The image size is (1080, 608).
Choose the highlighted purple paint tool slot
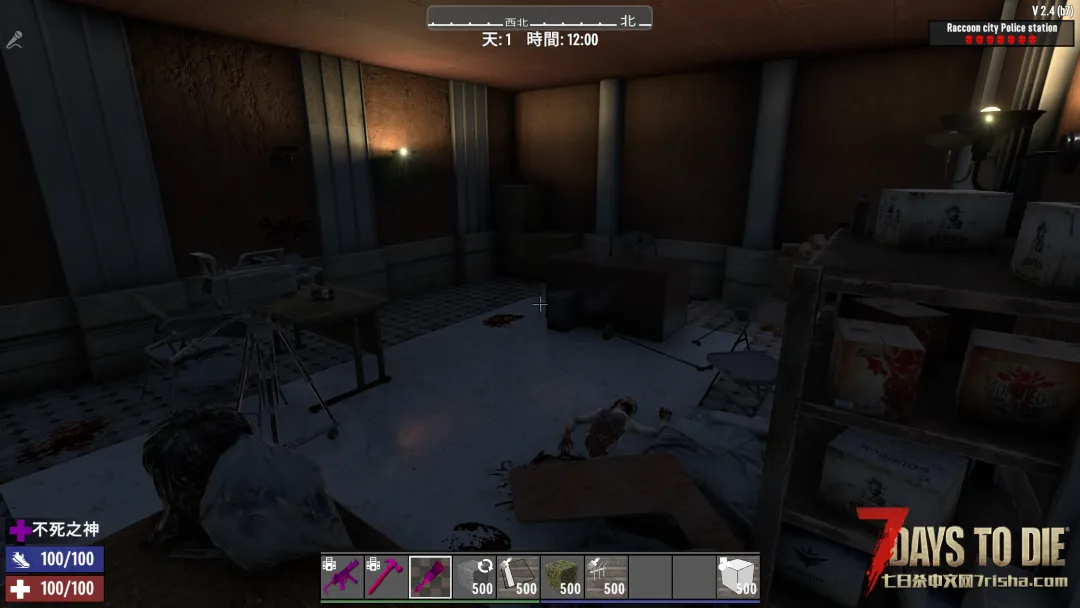click(x=430, y=577)
